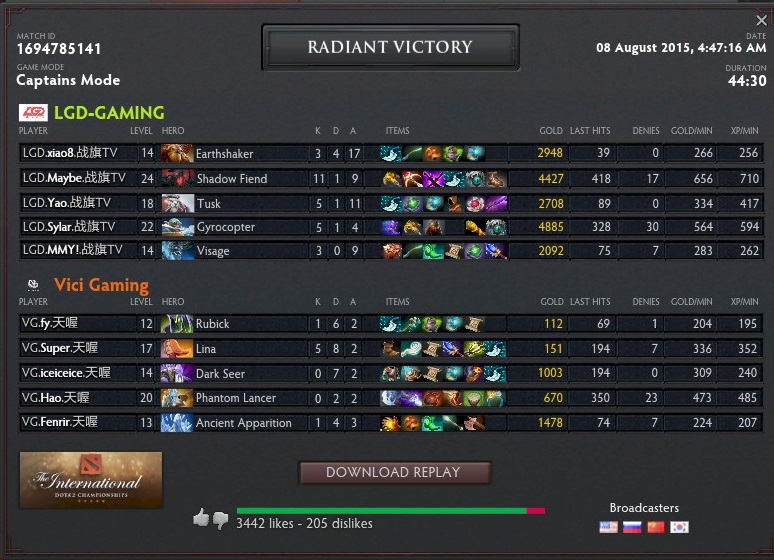Choose the South Korean flag broadcaster
This screenshot has height=560, width=774.
tap(680, 527)
